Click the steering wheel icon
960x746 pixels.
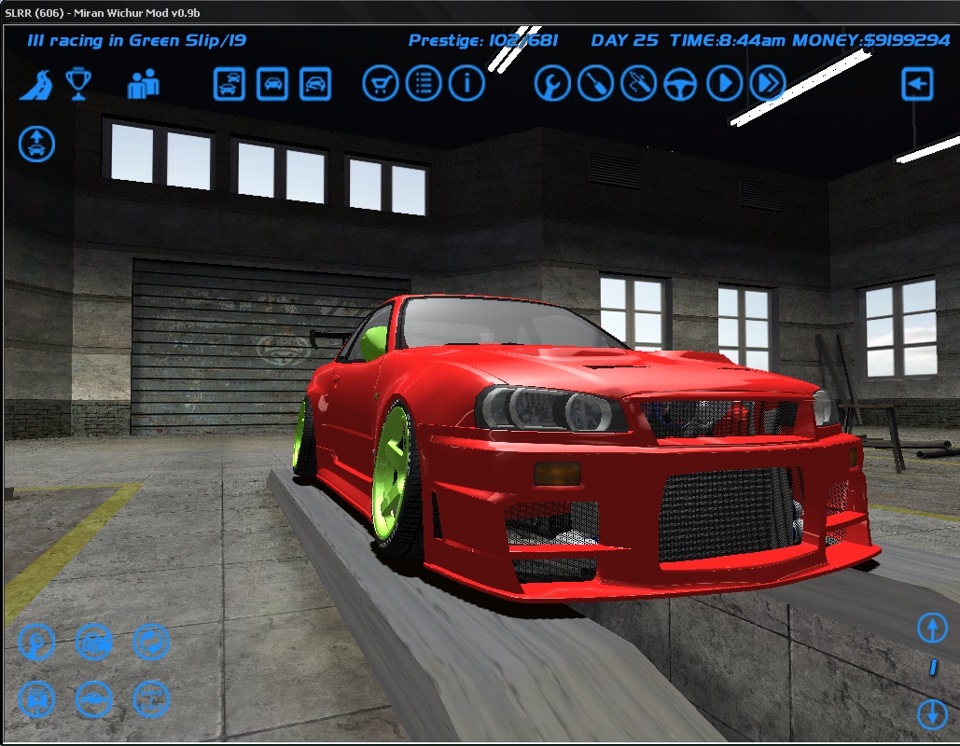[x=681, y=84]
